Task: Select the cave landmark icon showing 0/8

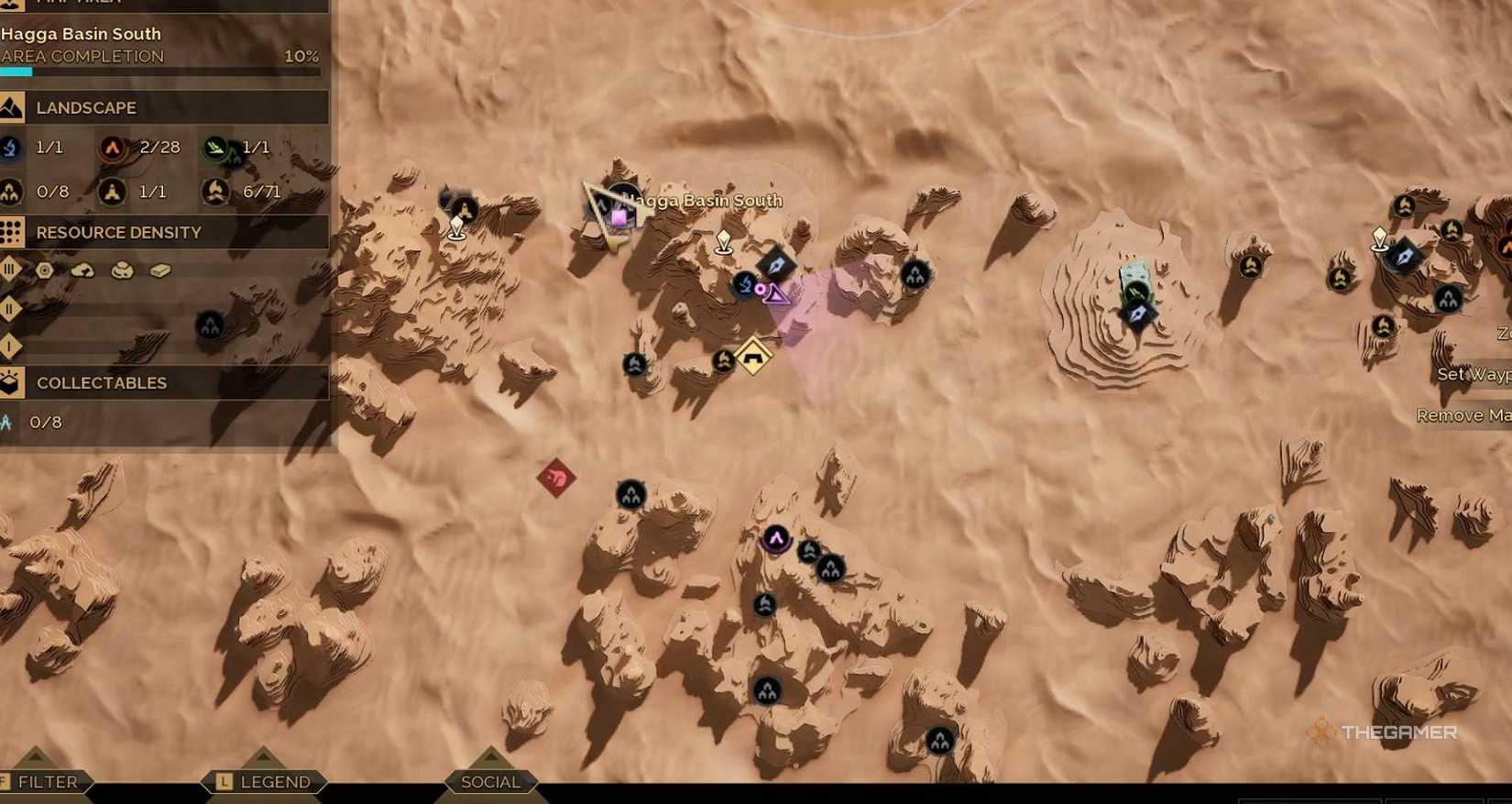Action: (x=9, y=193)
